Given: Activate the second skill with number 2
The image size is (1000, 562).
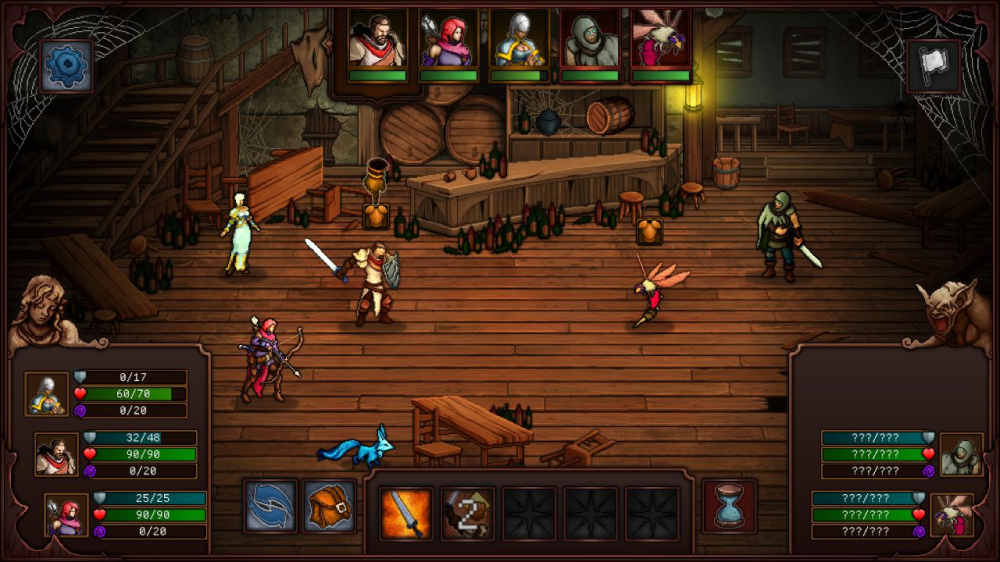Looking at the screenshot, I should [467, 513].
